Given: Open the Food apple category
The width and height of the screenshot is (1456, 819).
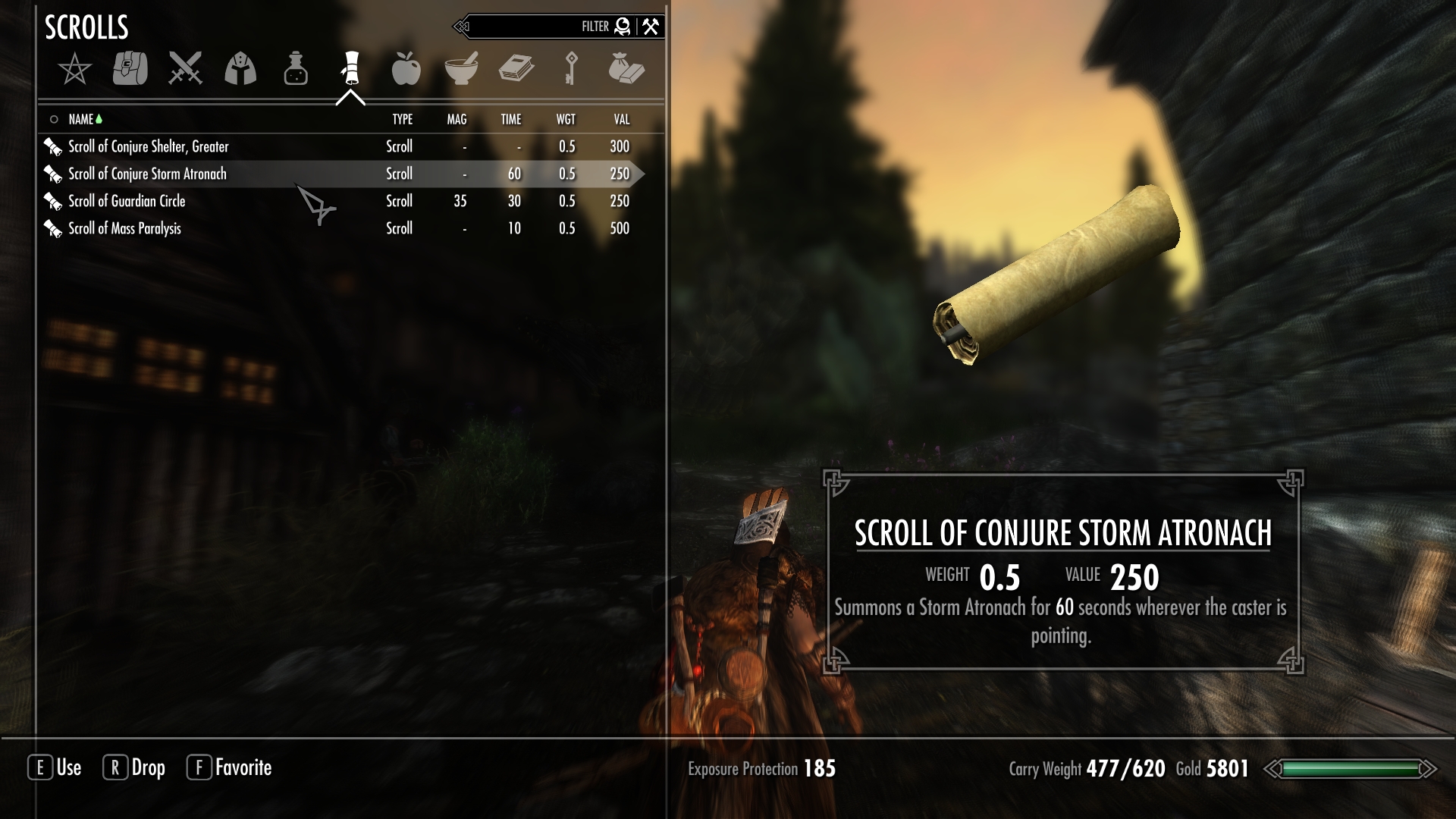Looking at the screenshot, I should [406, 68].
